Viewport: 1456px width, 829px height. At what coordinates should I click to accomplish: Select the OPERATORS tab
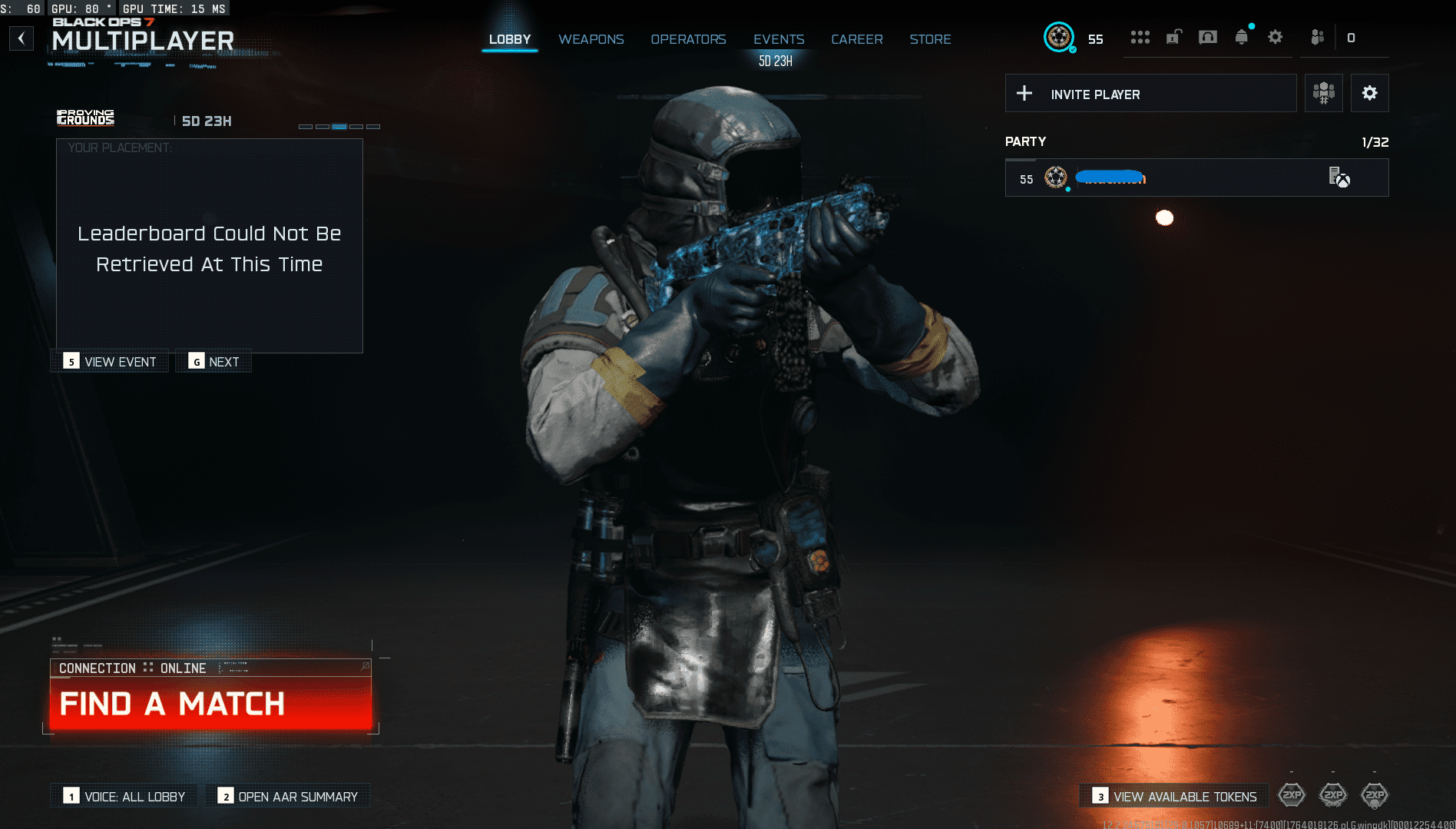coord(687,39)
